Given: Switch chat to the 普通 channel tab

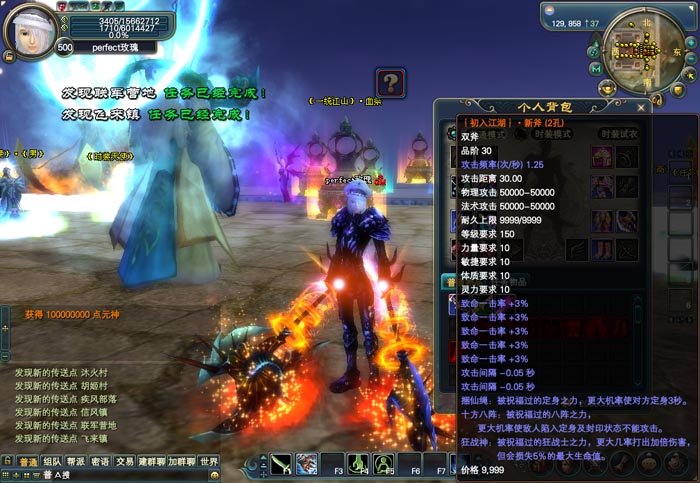Looking at the screenshot, I should (x=28, y=462).
